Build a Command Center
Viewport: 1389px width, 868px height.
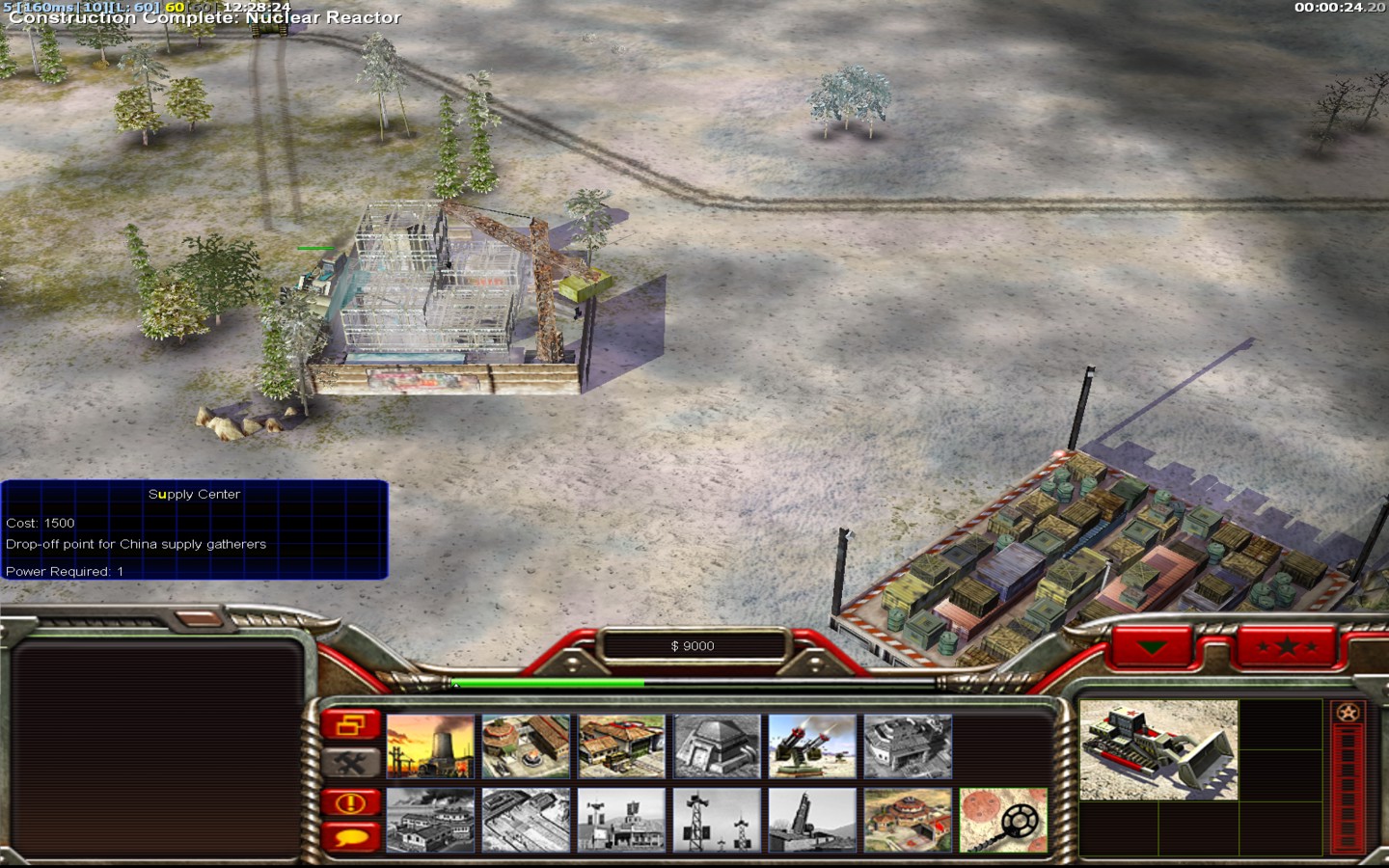[x=908, y=821]
